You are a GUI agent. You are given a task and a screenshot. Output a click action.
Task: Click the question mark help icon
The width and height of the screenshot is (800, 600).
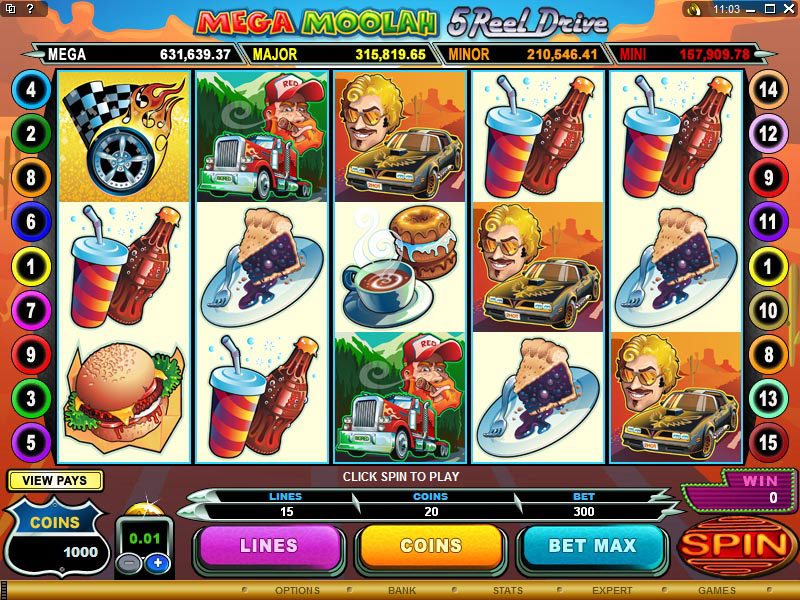pyautogui.click(x=29, y=9)
